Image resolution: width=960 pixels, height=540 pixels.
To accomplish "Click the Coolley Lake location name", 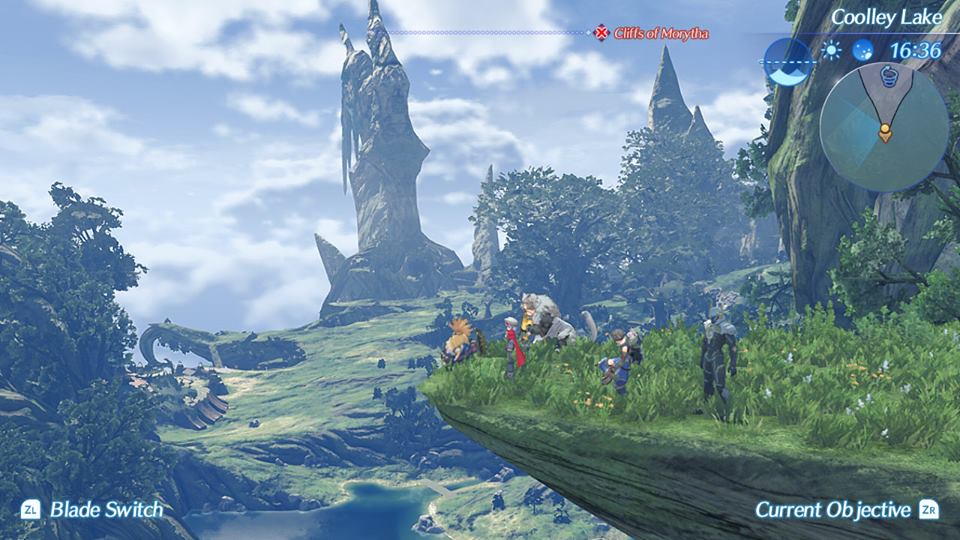I will click(x=887, y=17).
